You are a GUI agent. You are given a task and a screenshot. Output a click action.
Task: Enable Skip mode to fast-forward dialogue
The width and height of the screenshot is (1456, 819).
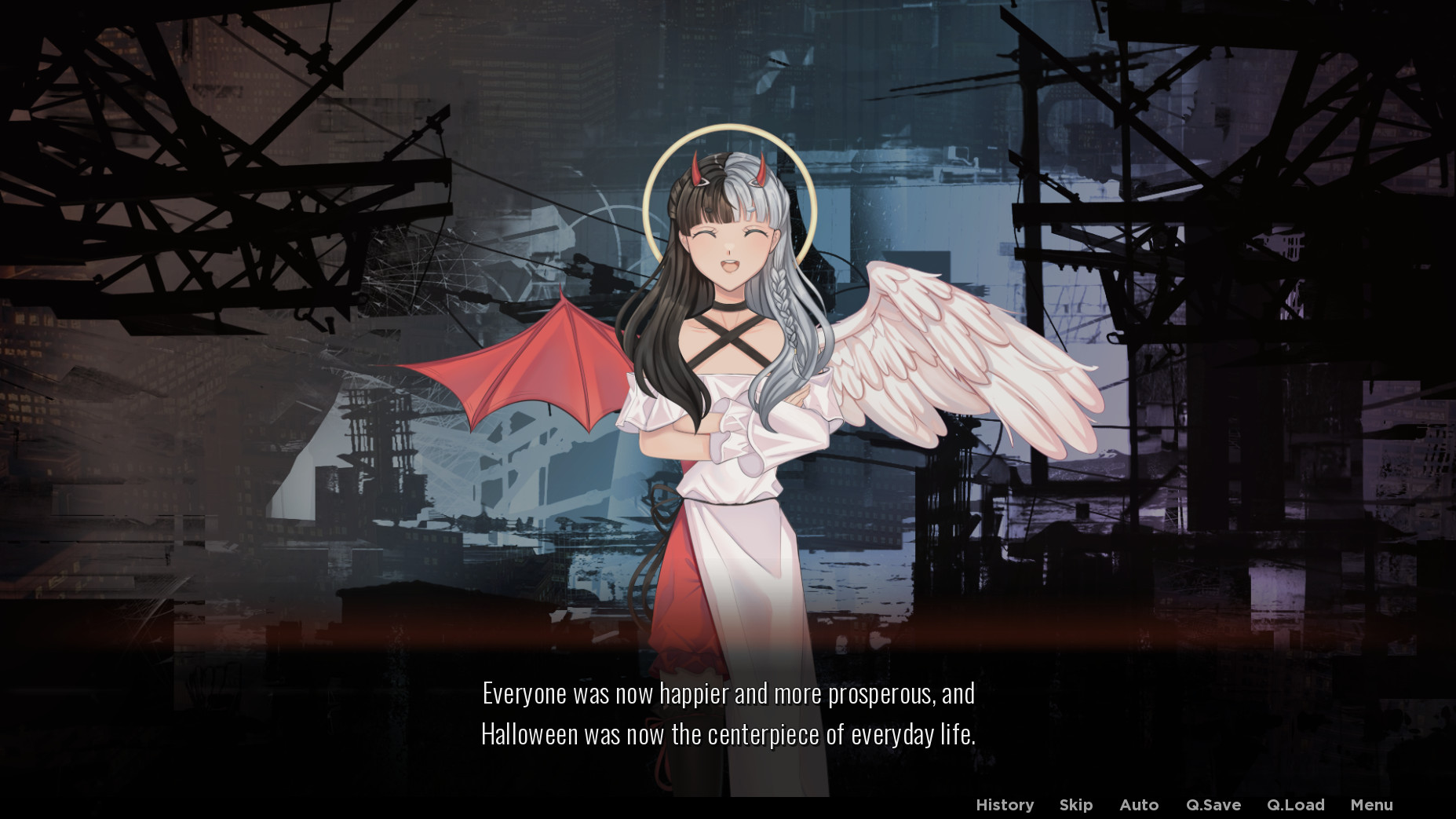[1075, 805]
